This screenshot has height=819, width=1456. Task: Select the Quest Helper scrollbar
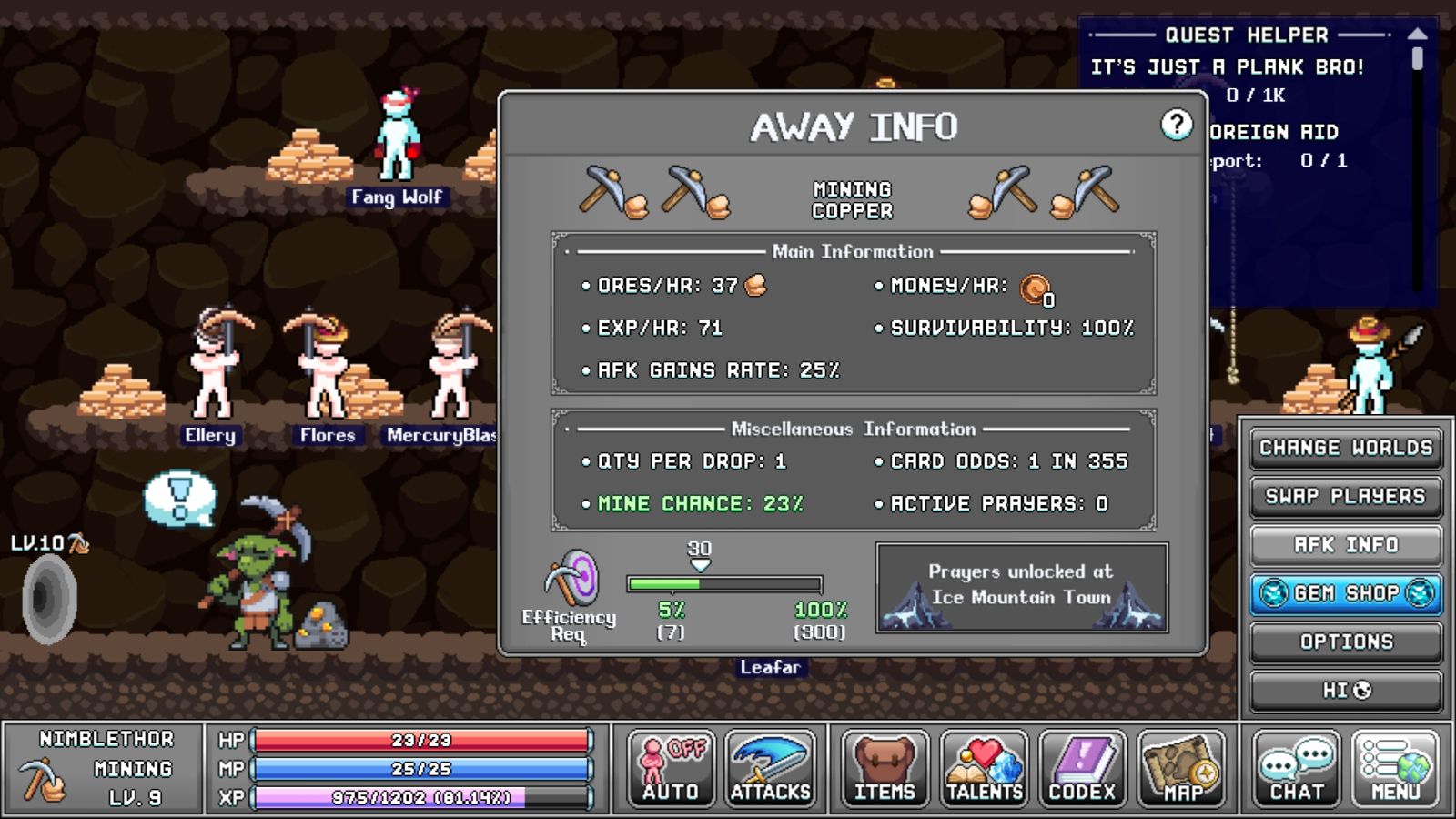[x=1417, y=60]
